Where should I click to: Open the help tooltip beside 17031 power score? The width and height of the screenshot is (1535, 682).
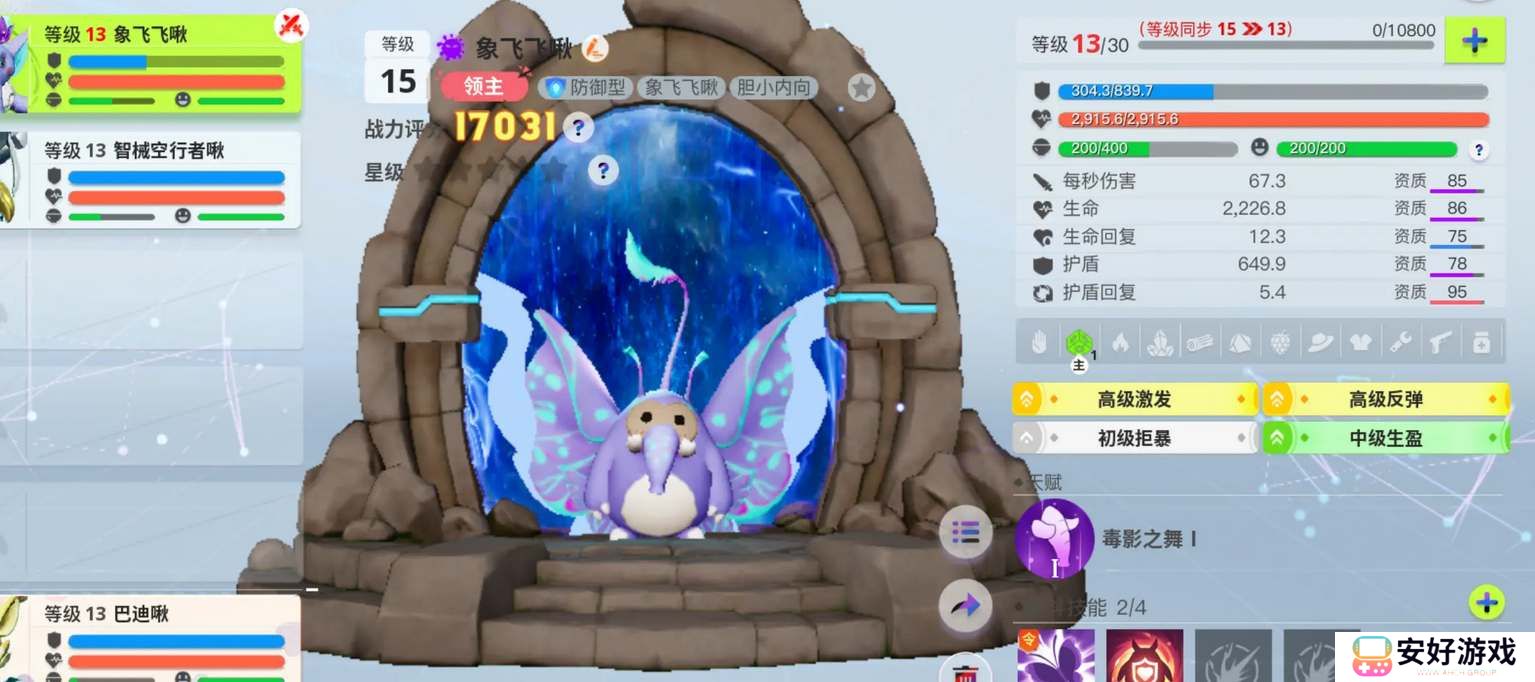pyautogui.click(x=578, y=127)
